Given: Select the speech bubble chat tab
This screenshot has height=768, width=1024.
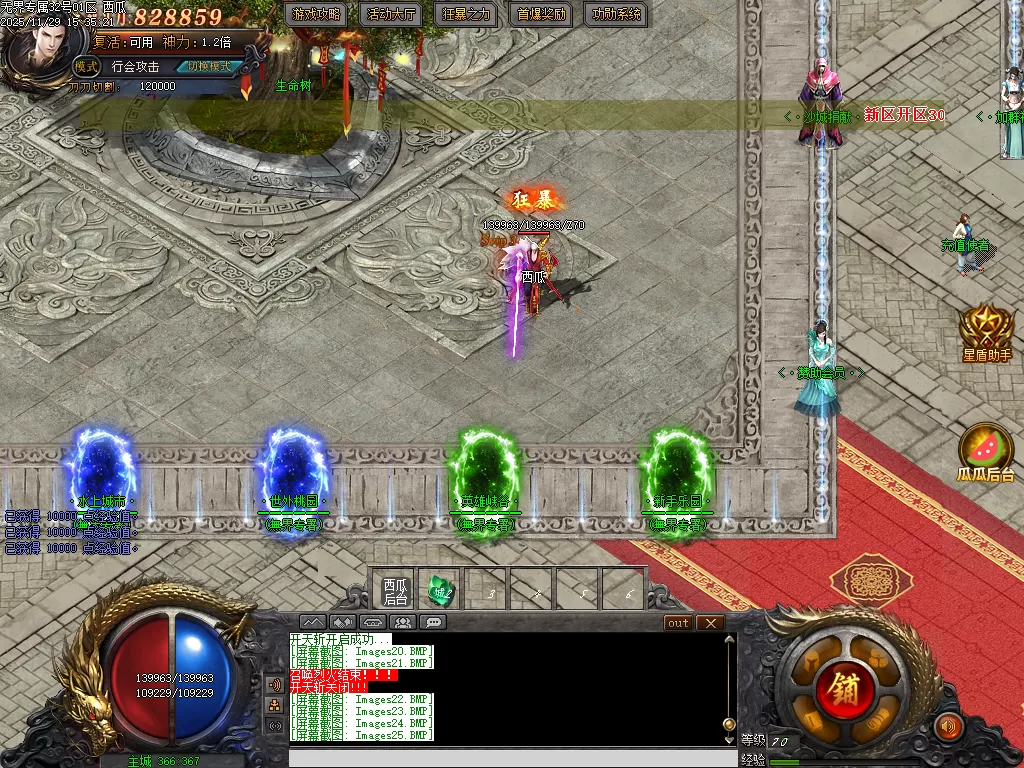Looking at the screenshot, I should click(x=433, y=622).
